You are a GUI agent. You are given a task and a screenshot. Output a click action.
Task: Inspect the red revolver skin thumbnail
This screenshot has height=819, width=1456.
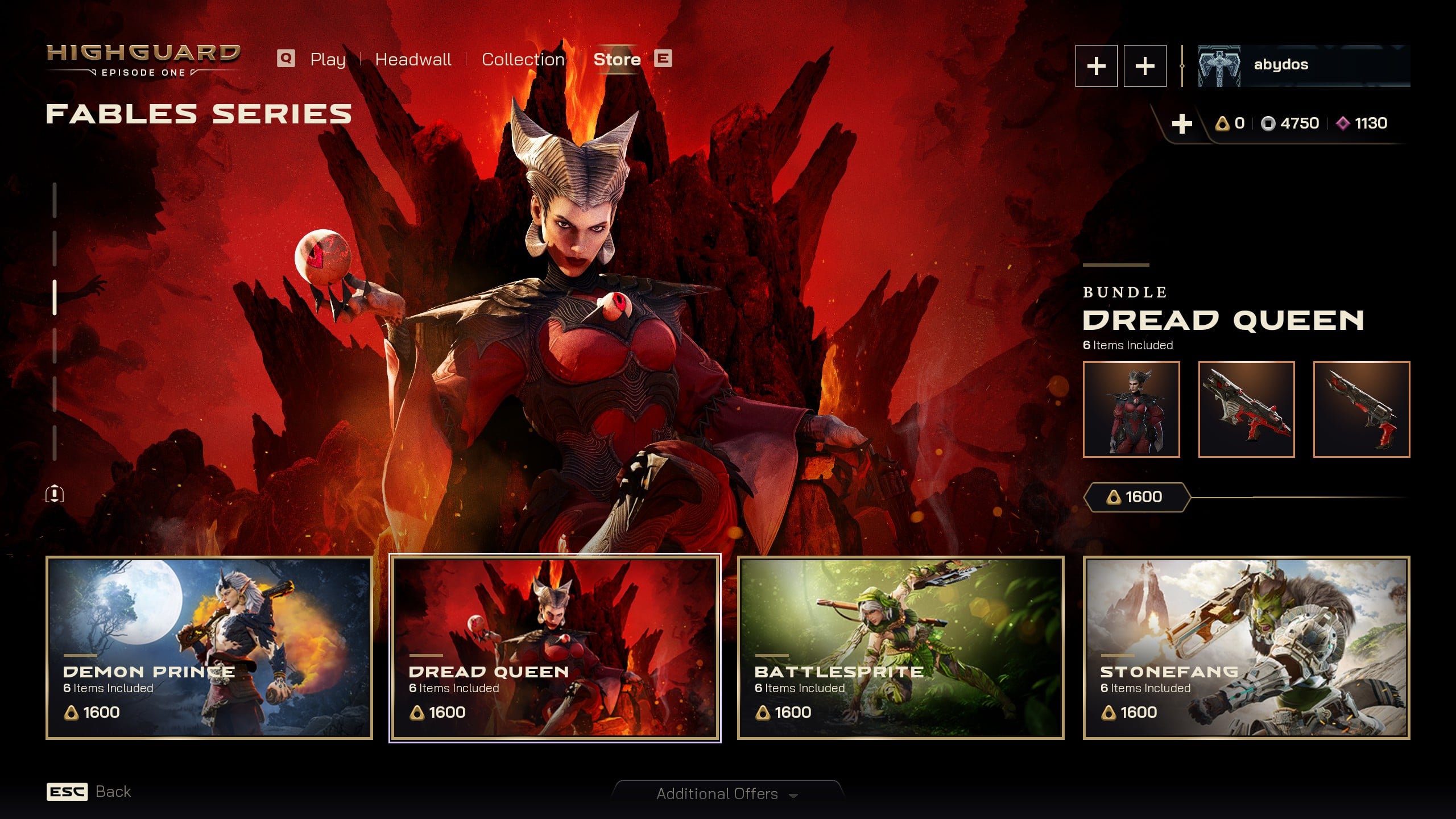click(1361, 409)
